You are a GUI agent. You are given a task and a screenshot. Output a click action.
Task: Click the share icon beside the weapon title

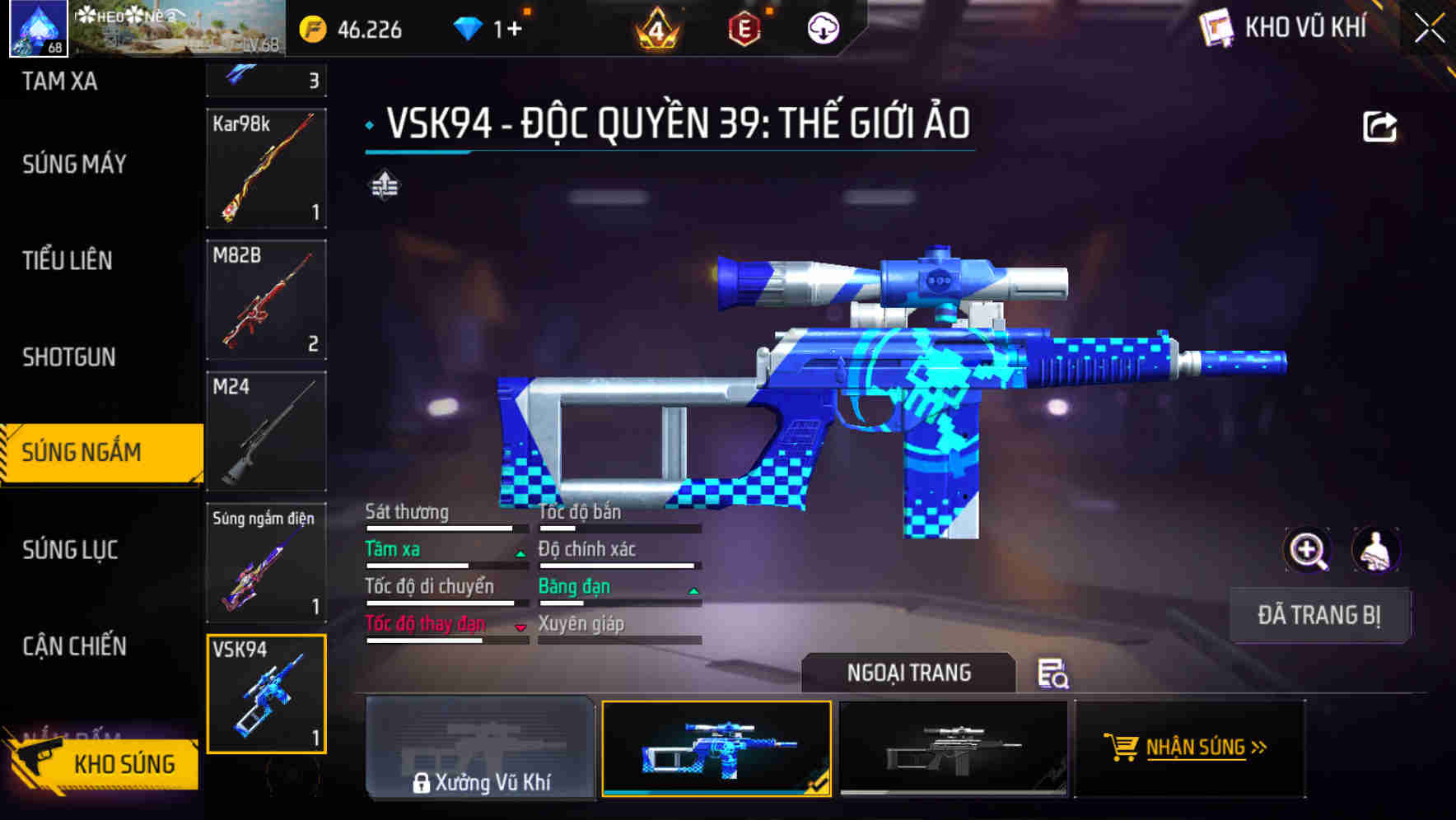(x=1379, y=125)
